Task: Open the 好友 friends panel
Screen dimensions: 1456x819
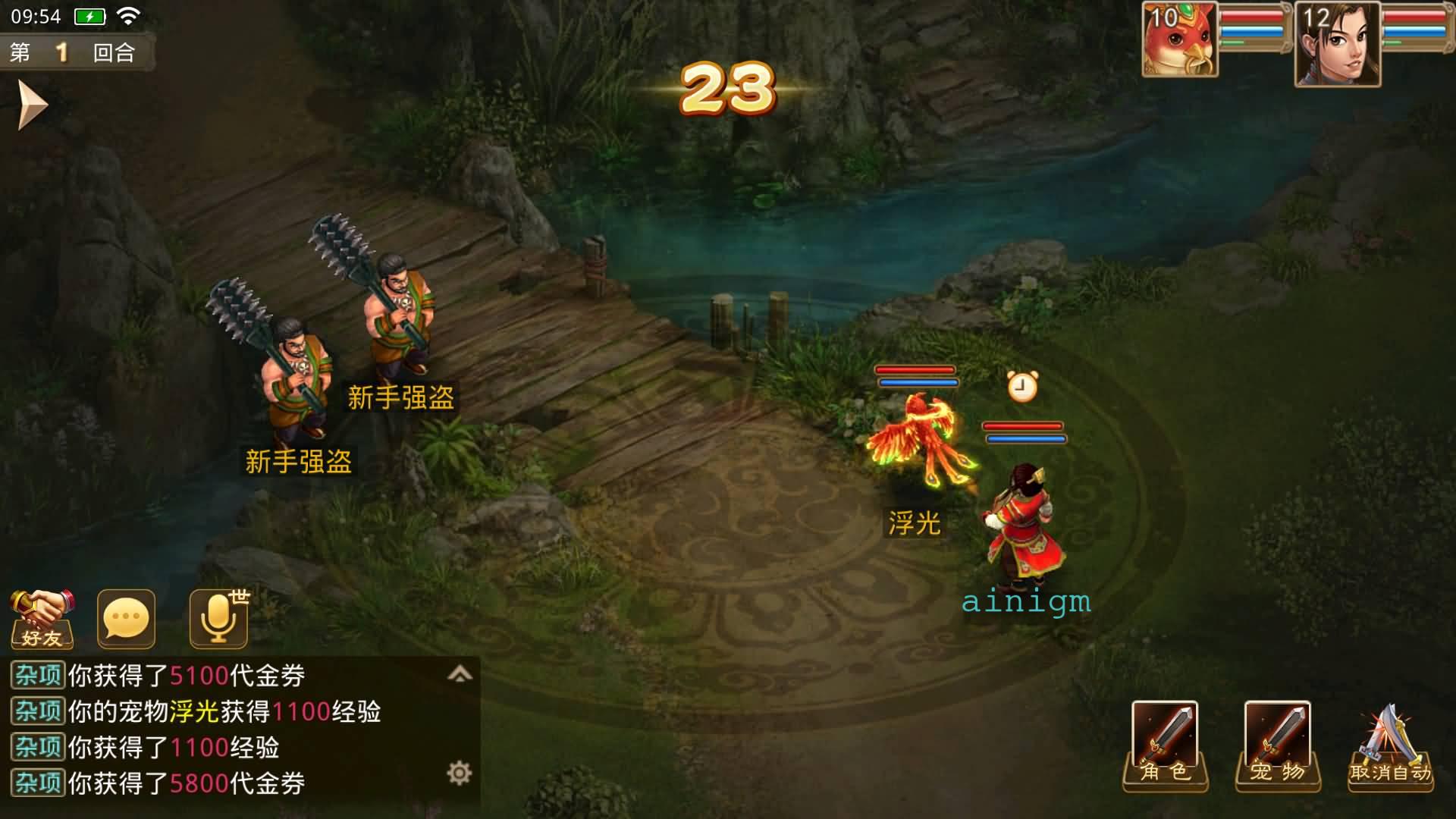Action: tap(42, 620)
